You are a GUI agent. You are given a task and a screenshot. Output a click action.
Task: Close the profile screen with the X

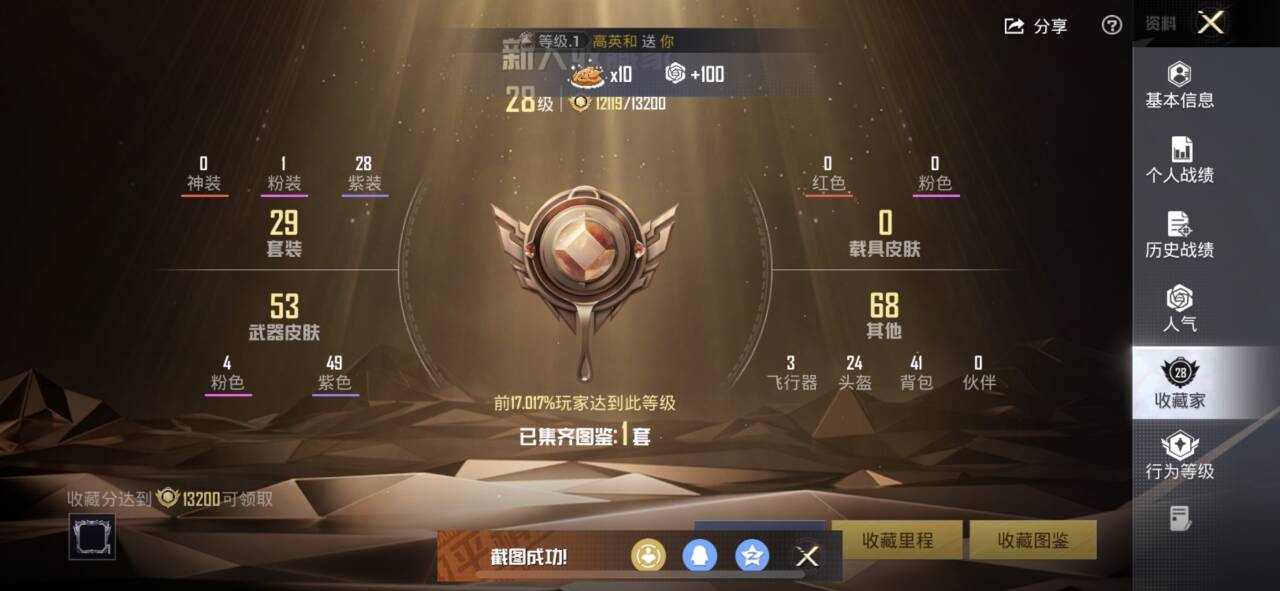click(1210, 24)
